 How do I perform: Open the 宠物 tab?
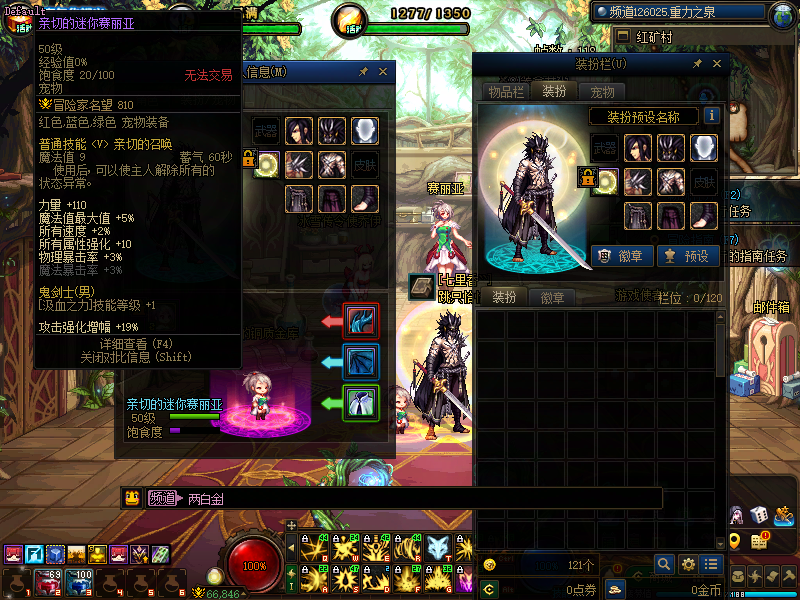click(602, 91)
